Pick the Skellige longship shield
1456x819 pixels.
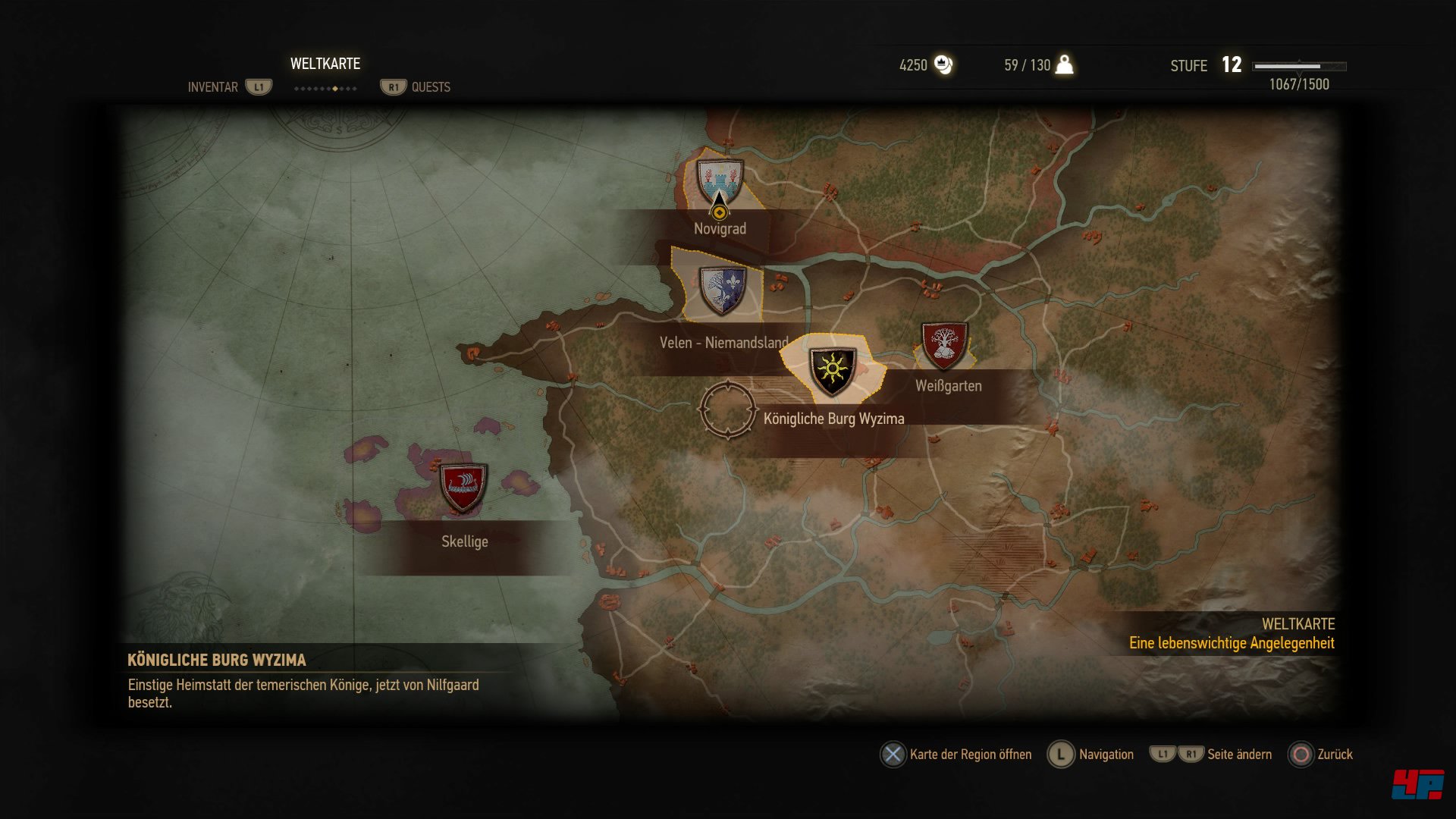463,488
